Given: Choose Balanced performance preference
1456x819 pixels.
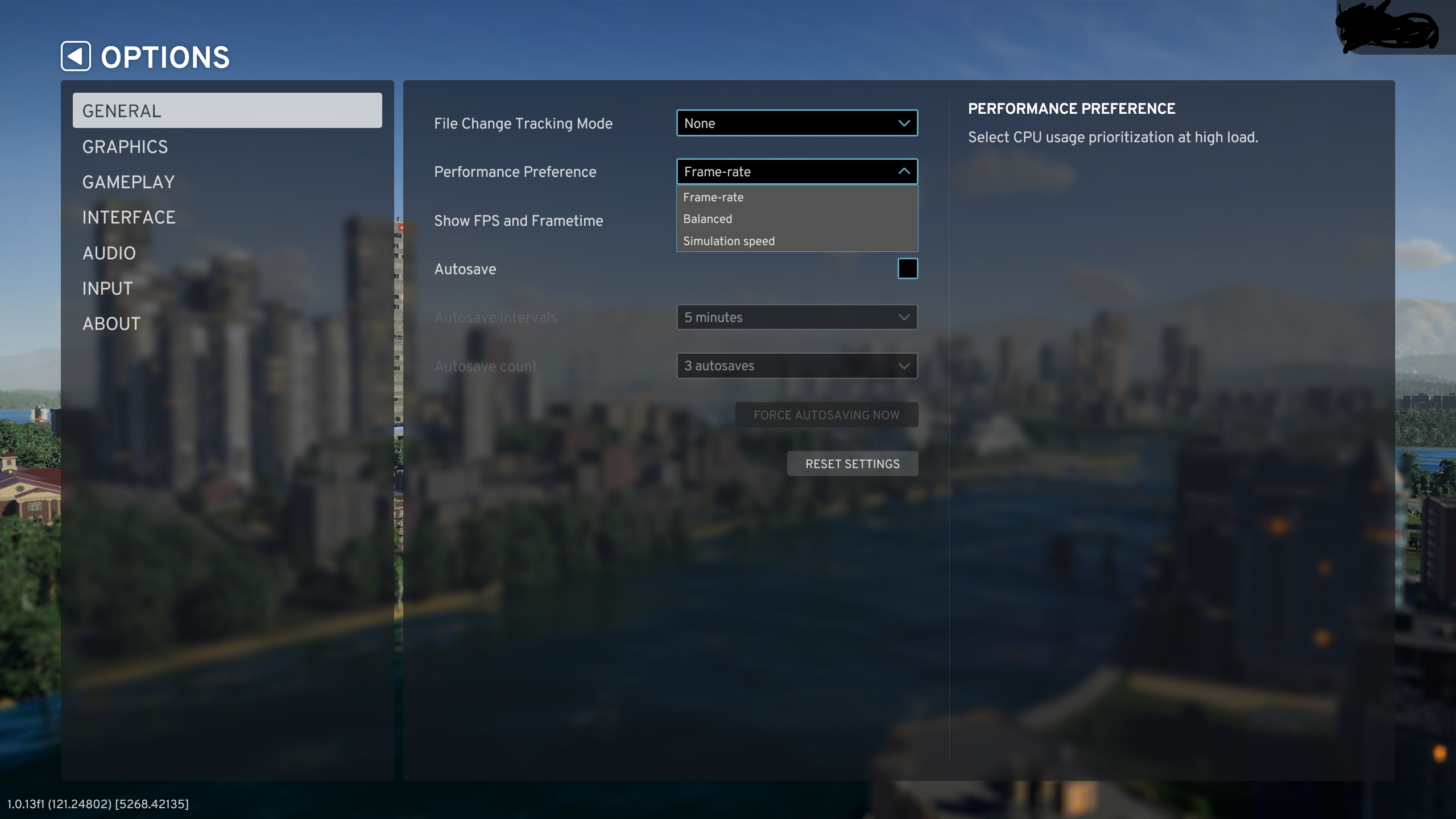Looking at the screenshot, I should 707,218.
